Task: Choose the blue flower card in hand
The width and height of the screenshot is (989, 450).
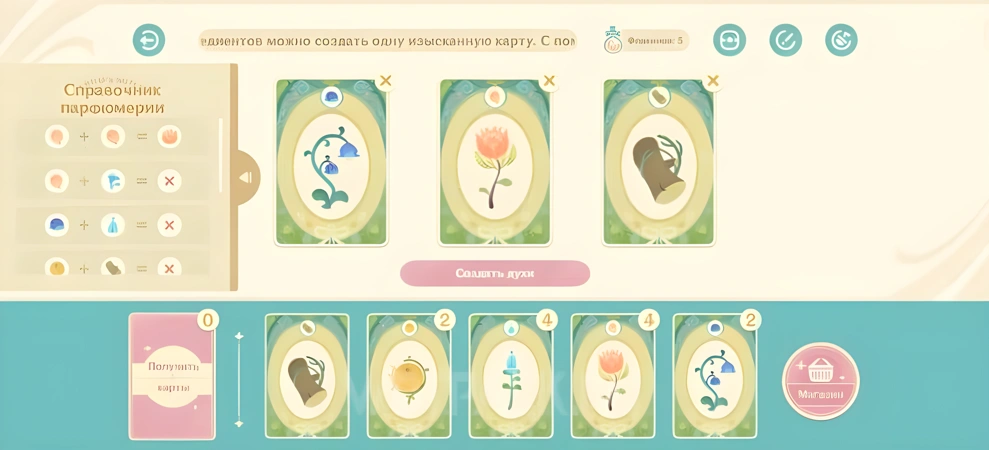Action: coord(510,377)
